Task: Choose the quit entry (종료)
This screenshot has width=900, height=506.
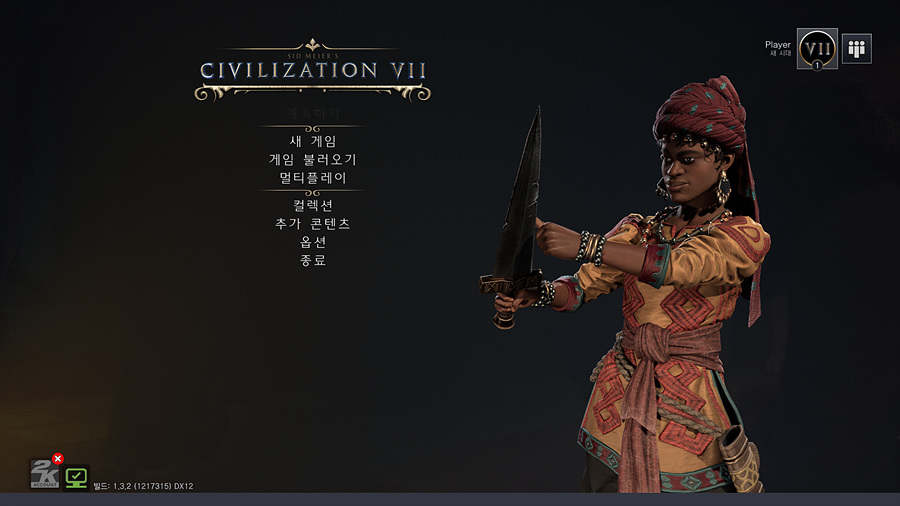Action: (312, 260)
